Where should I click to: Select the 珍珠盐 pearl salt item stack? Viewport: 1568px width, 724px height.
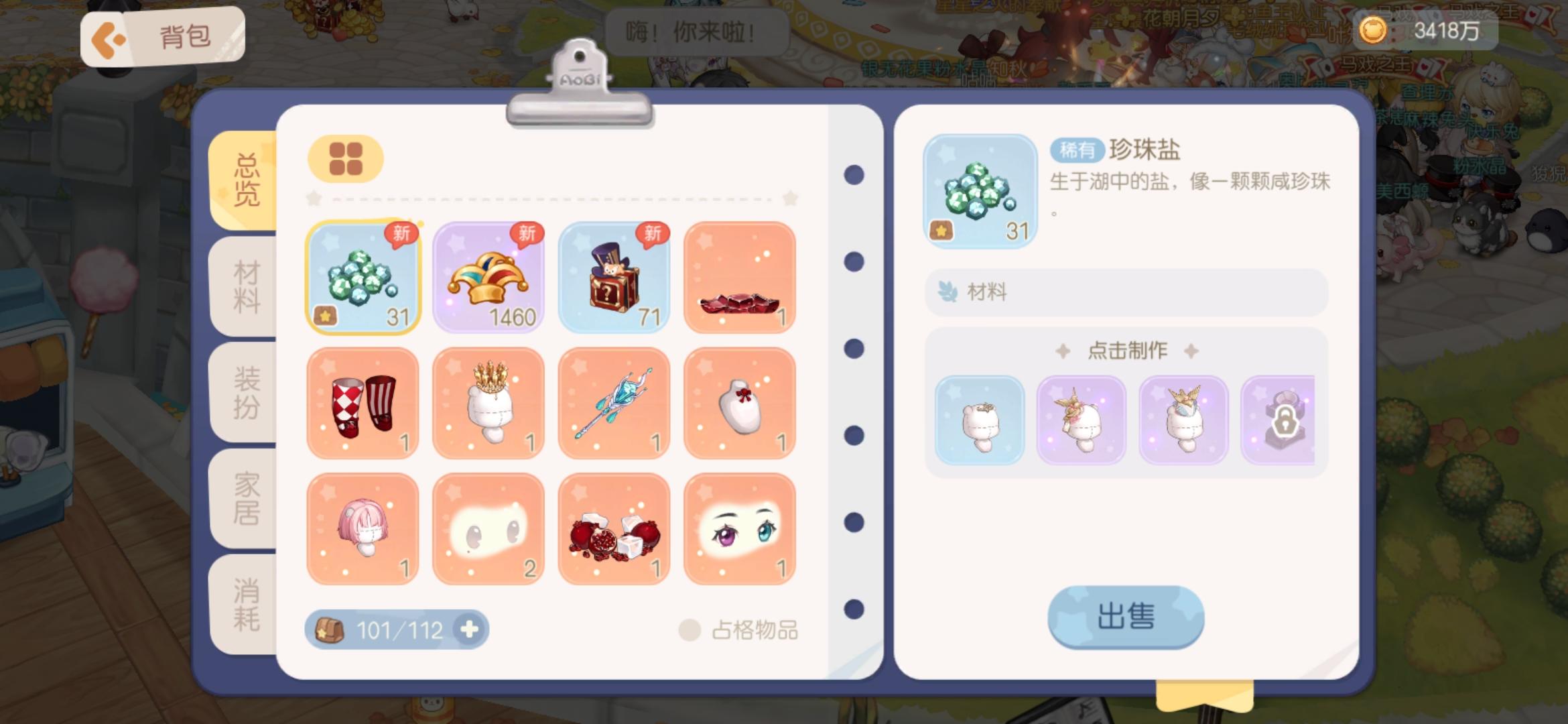[363, 277]
